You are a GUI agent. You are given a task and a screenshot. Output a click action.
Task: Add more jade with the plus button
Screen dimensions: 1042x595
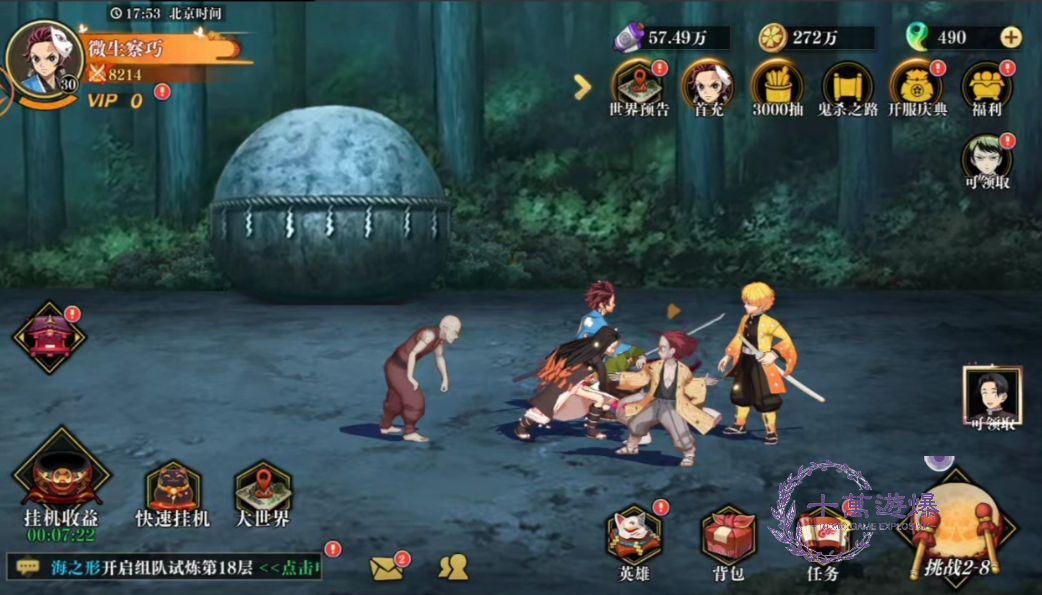(1011, 38)
